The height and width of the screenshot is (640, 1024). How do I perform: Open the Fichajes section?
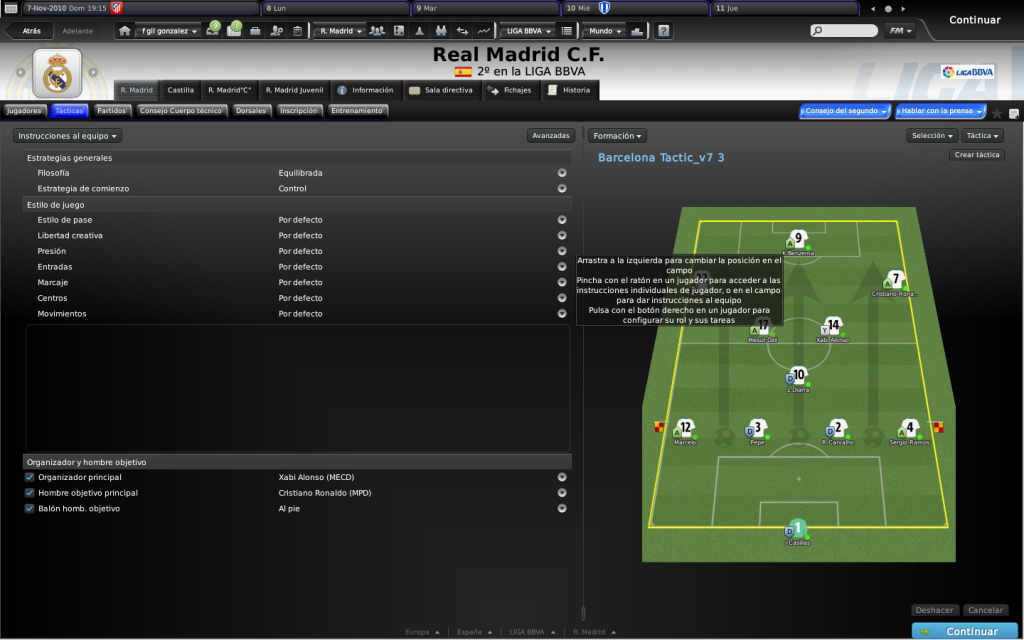[x=510, y=90]
